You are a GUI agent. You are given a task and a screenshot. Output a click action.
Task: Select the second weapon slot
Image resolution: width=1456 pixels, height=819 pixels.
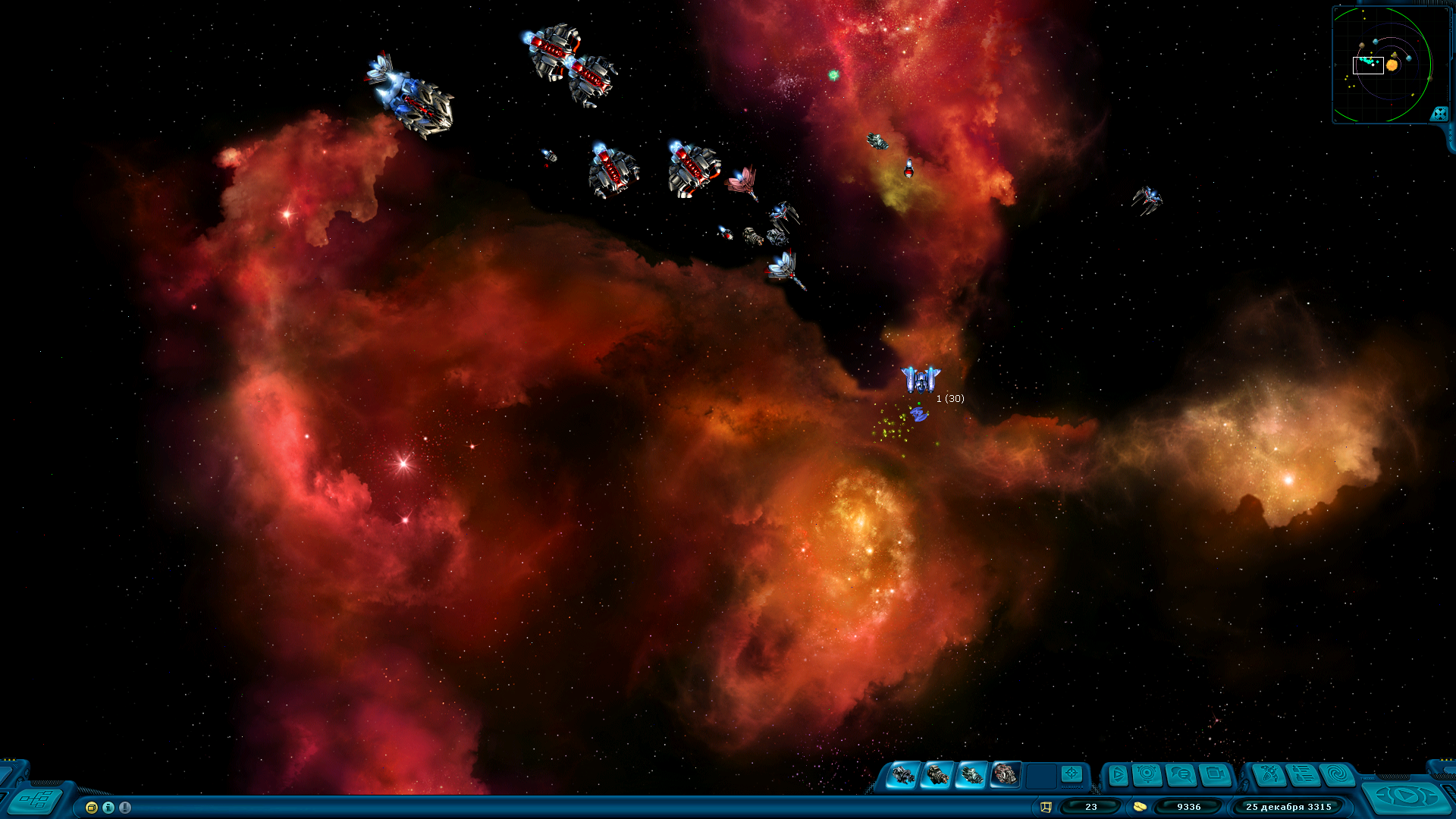click(x=937, y=775)
